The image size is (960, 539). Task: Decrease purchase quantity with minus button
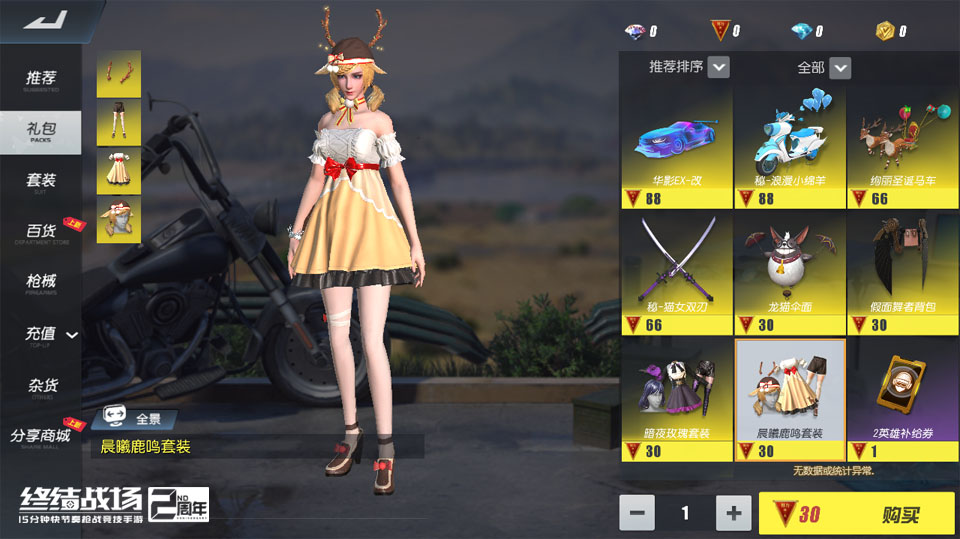(x=637, y=513)
